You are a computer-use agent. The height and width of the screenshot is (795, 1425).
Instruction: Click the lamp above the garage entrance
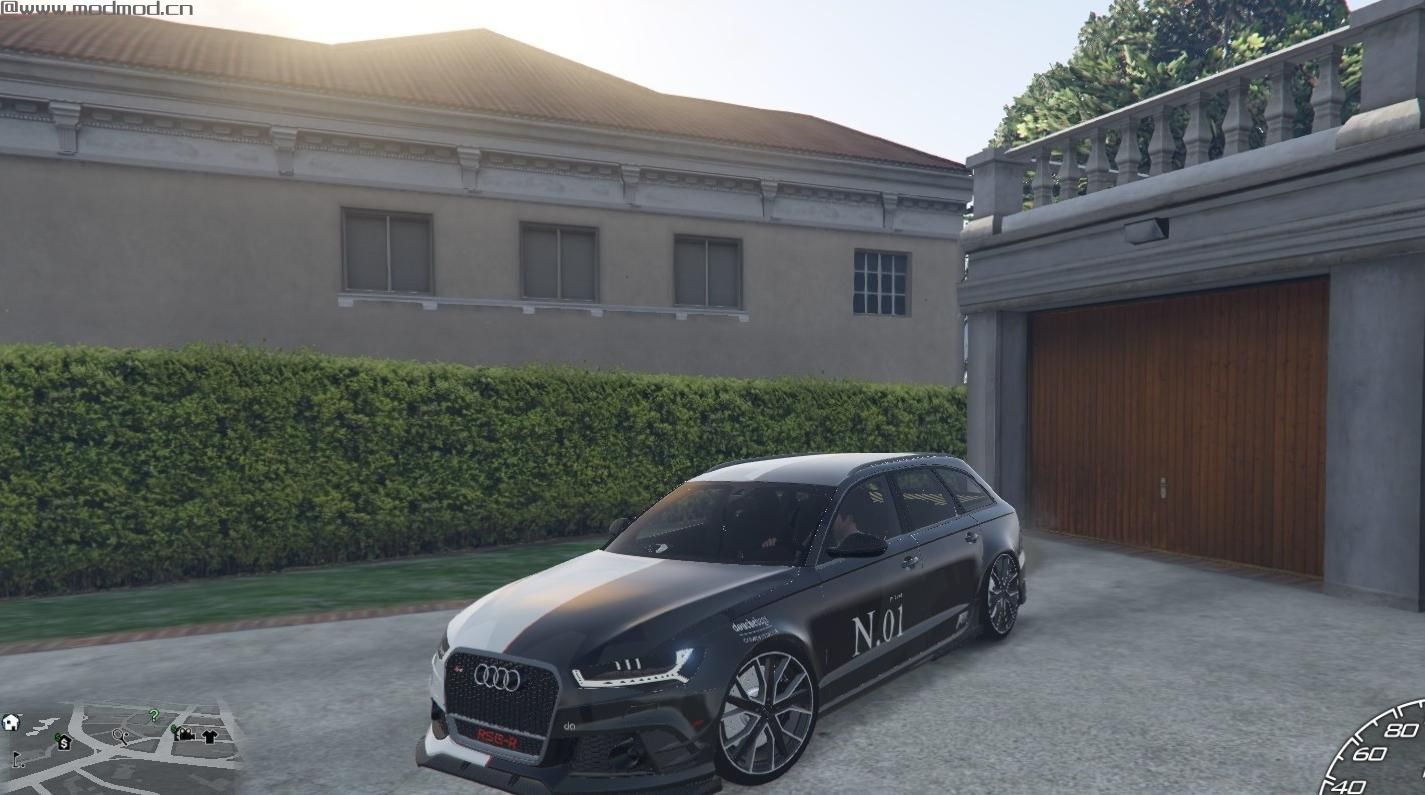[1147, 228]
